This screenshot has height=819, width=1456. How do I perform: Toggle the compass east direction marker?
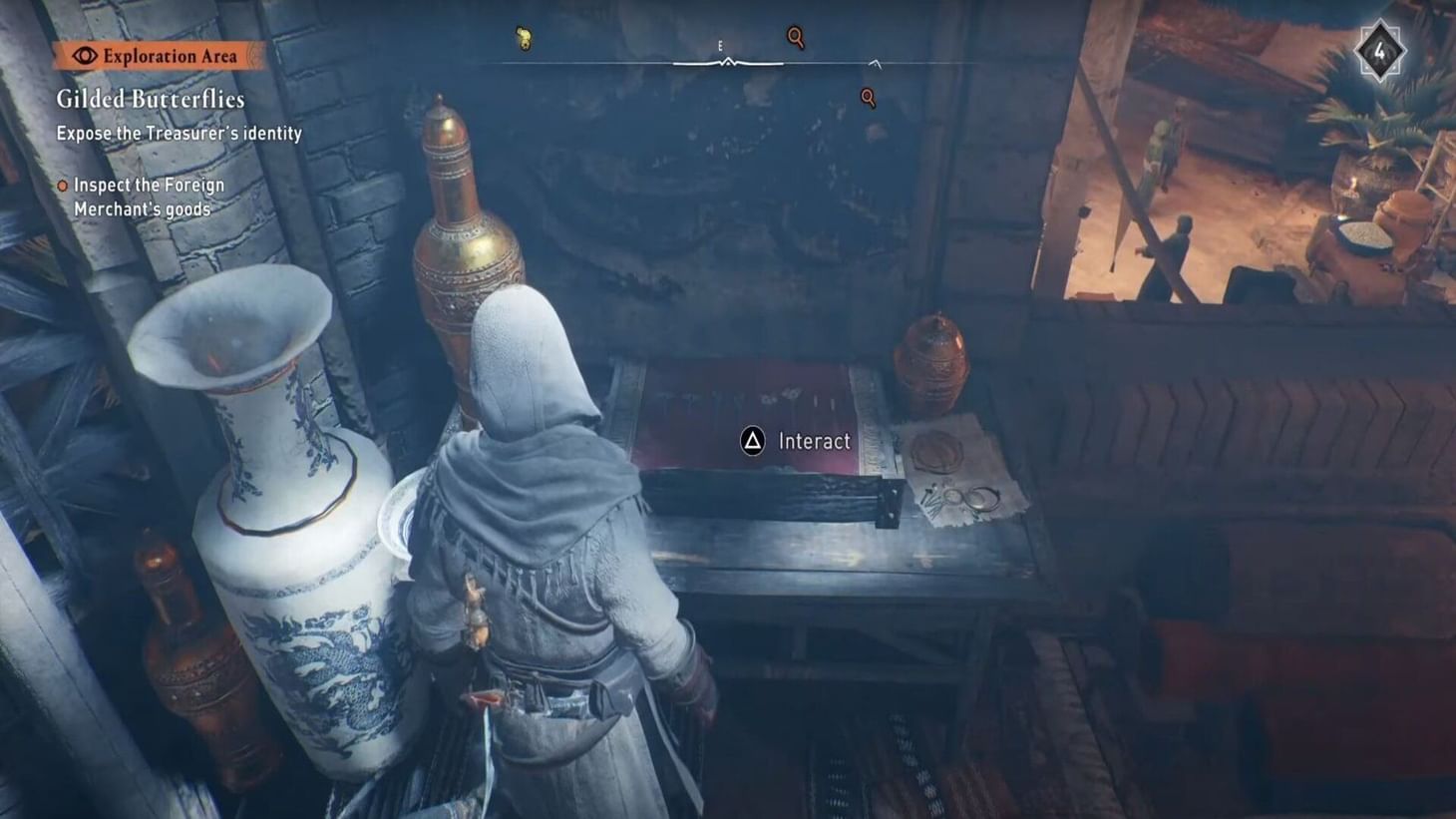[721, 45]
